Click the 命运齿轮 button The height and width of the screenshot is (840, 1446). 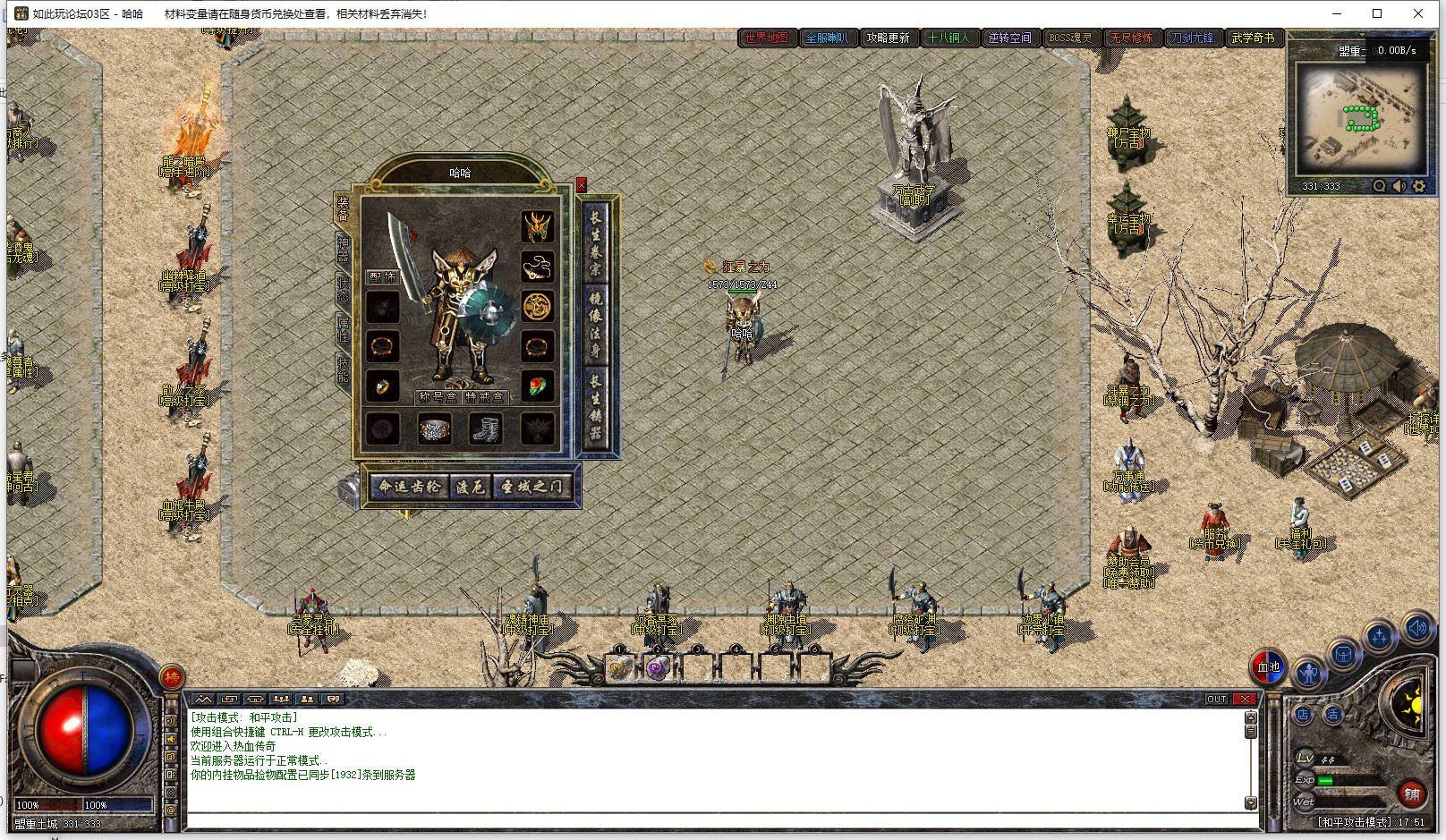[x=409, y=487]
